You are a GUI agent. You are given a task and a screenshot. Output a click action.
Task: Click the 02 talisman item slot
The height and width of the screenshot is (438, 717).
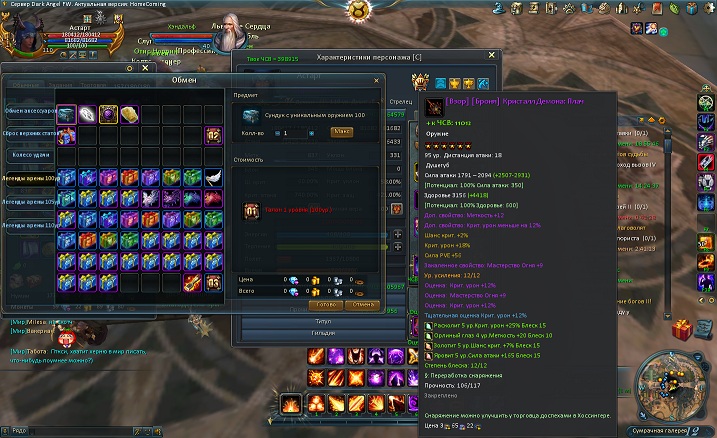pyautogui.click(x=212, y=135)
